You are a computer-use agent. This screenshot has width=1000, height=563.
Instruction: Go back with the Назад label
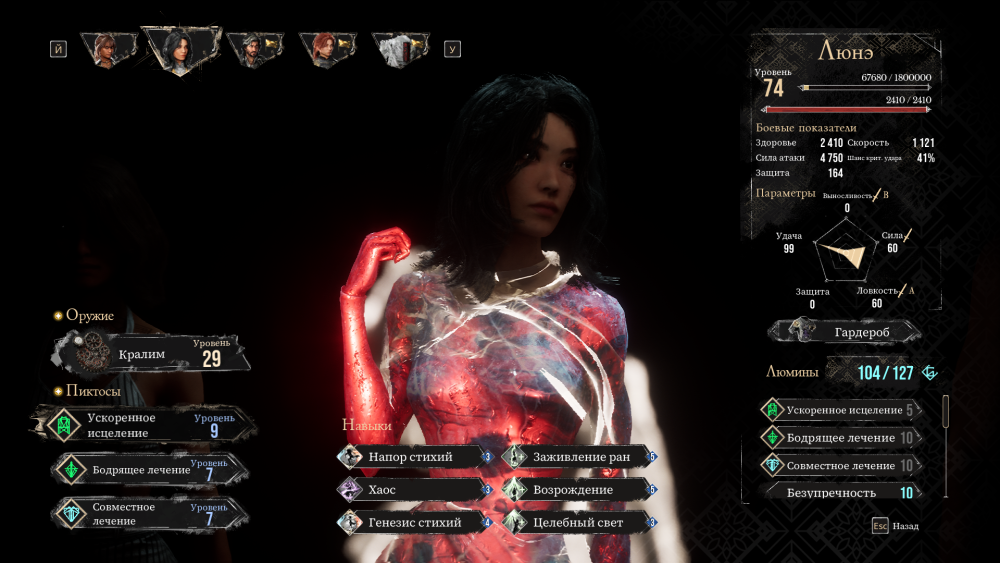pos(905,525)
